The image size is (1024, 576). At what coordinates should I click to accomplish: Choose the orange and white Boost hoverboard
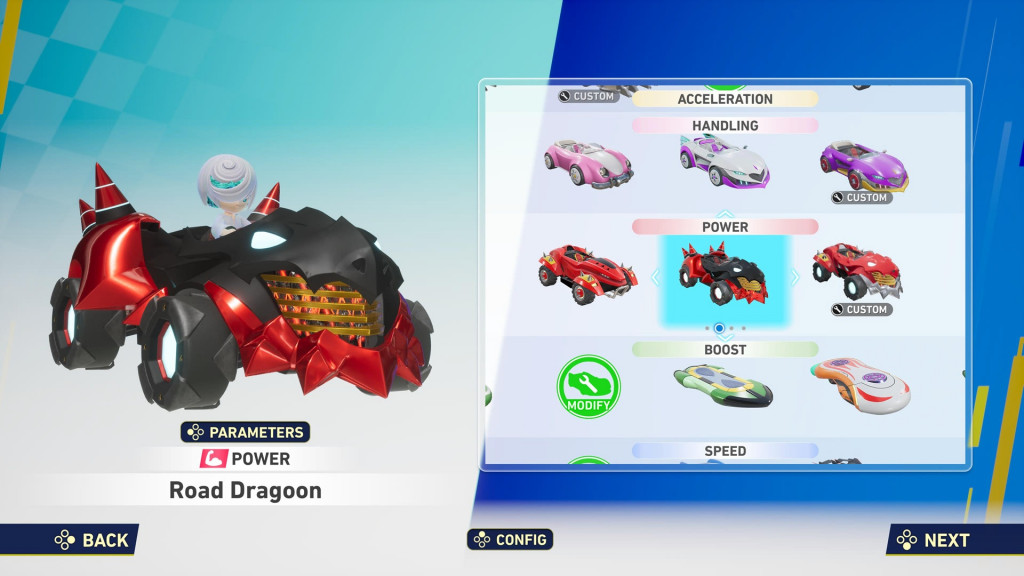pyautogui.click(x=860, y=386)
